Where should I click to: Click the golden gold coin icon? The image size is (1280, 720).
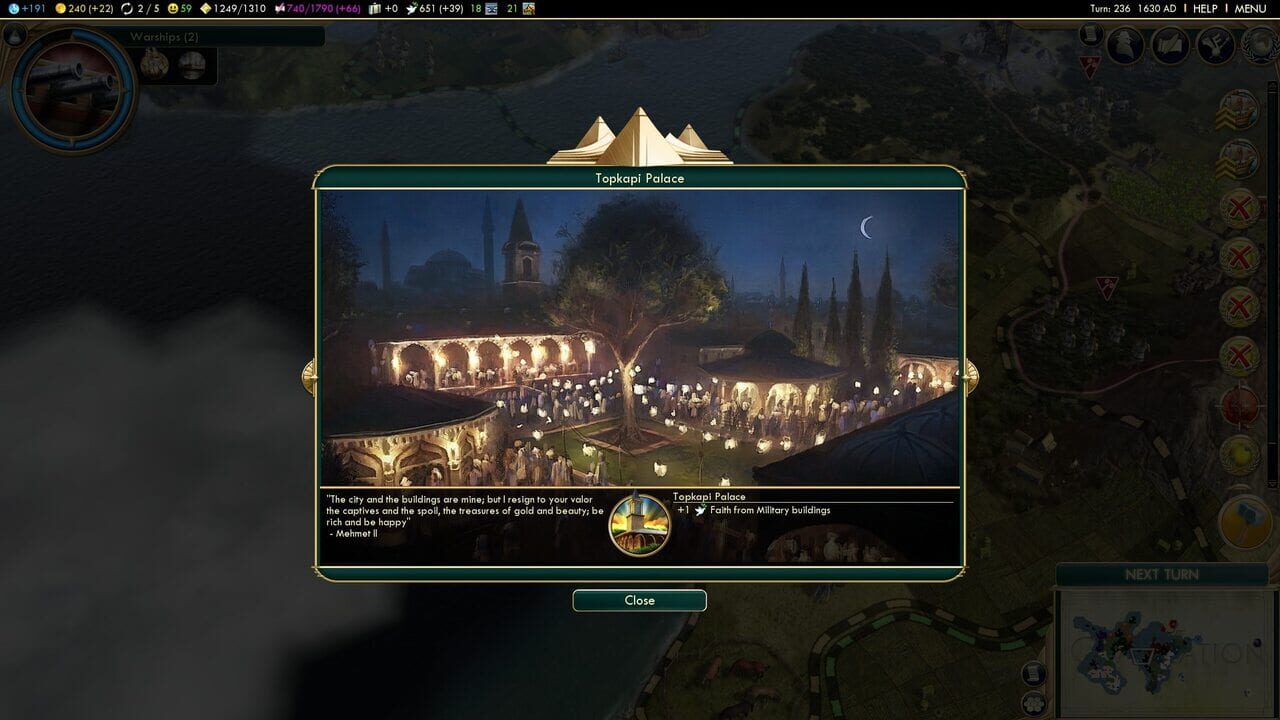click(x=60, y=9)
